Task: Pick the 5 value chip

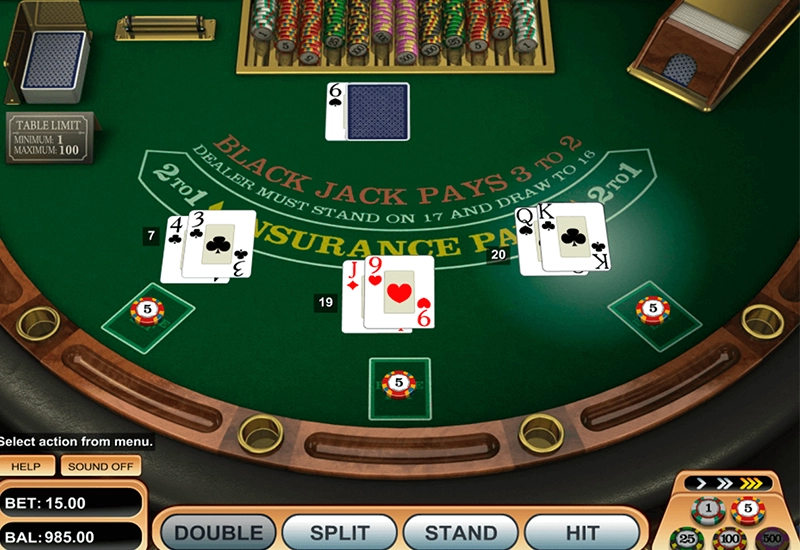Action: click(x=748, y=510)
